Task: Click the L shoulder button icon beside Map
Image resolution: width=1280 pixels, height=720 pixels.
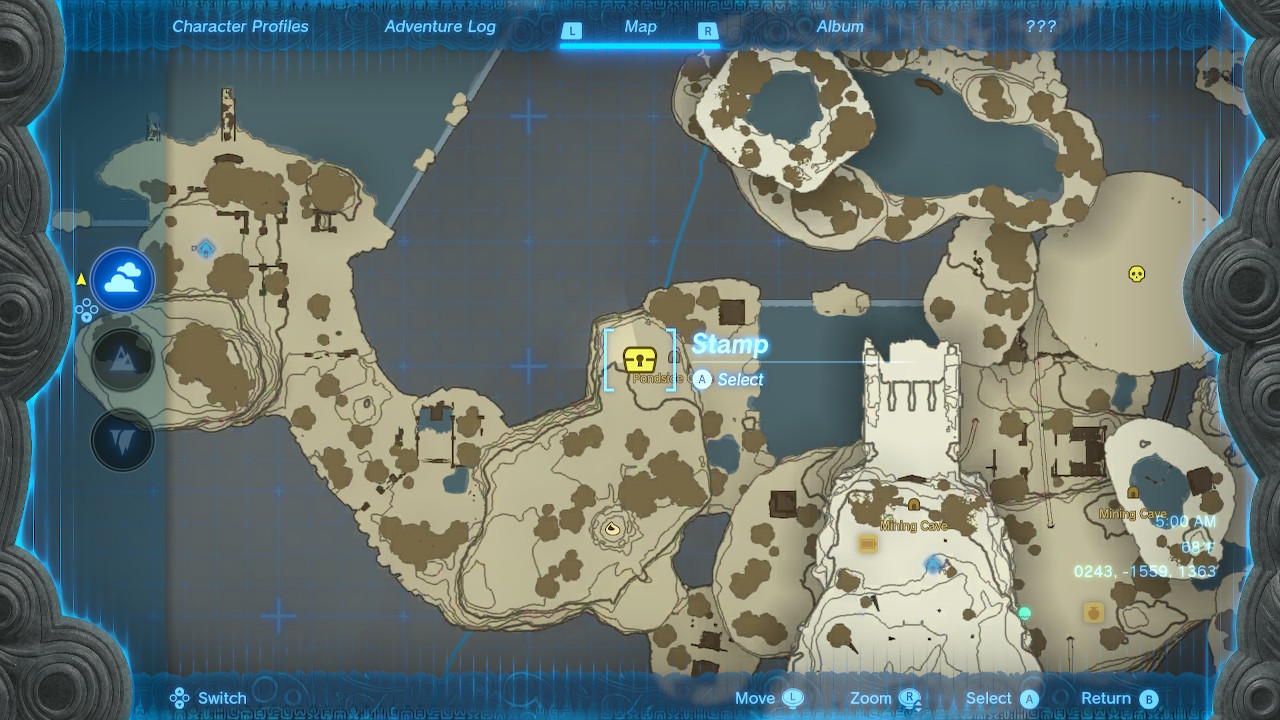Action: point(571,31)
